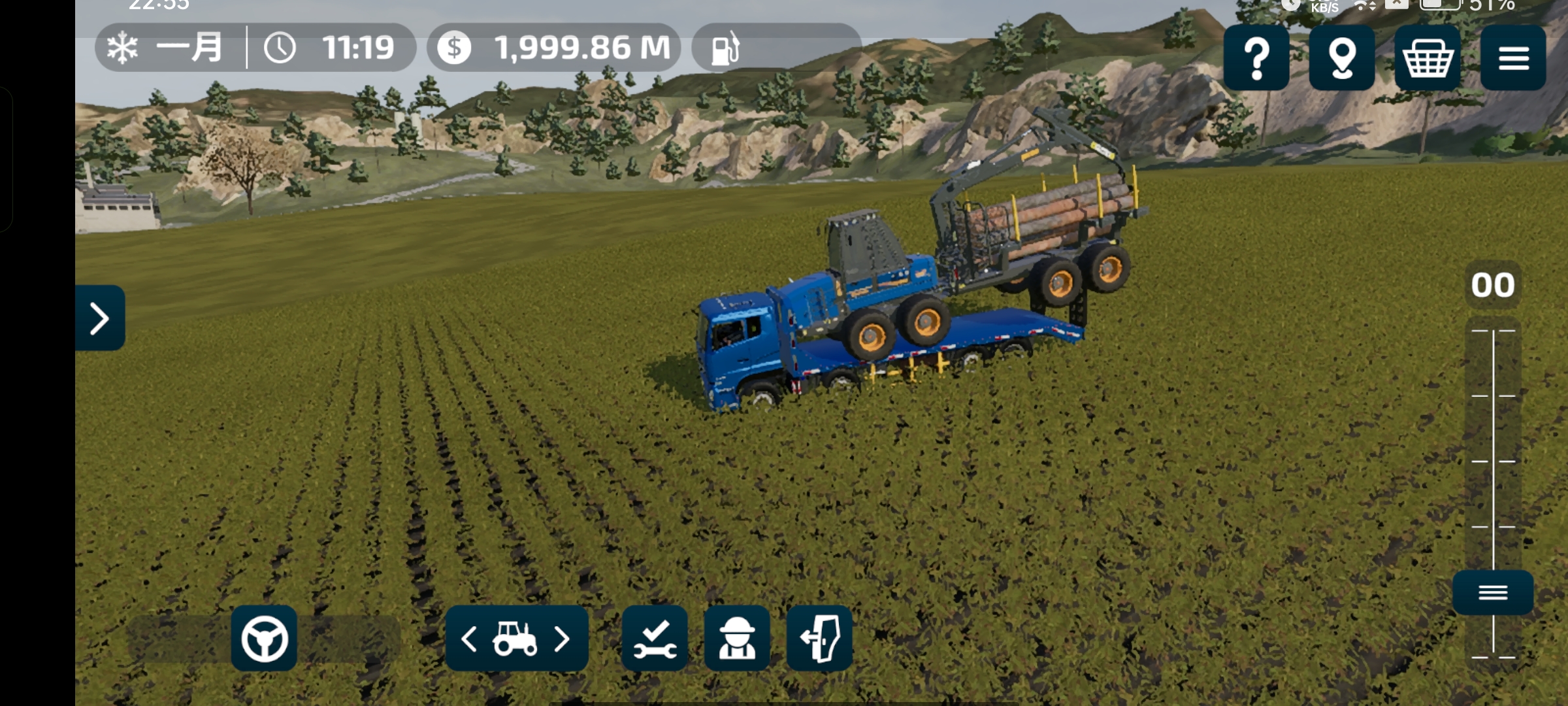The image size is (1568, 706).
Task: Switch to the next vehicle
Action: coord(562,639)
